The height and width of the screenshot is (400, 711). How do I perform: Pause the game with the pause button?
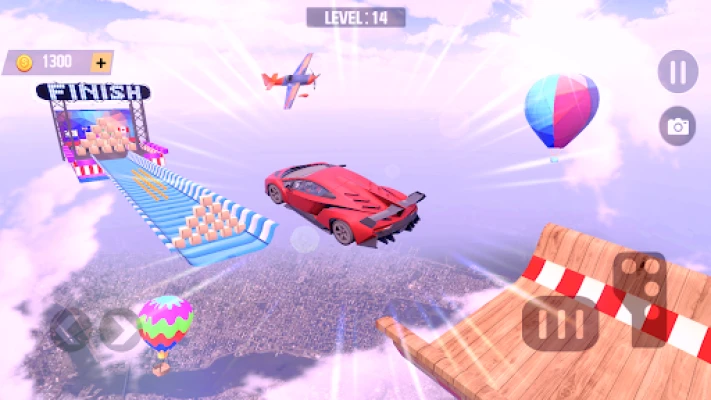point(677,72)
